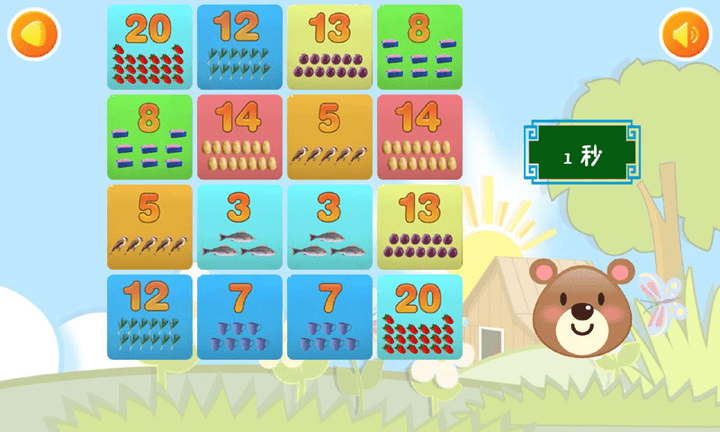This screenshot has height=432, width=720.
Task: Toggle sound with the speaker button
Action: (685, 35)
